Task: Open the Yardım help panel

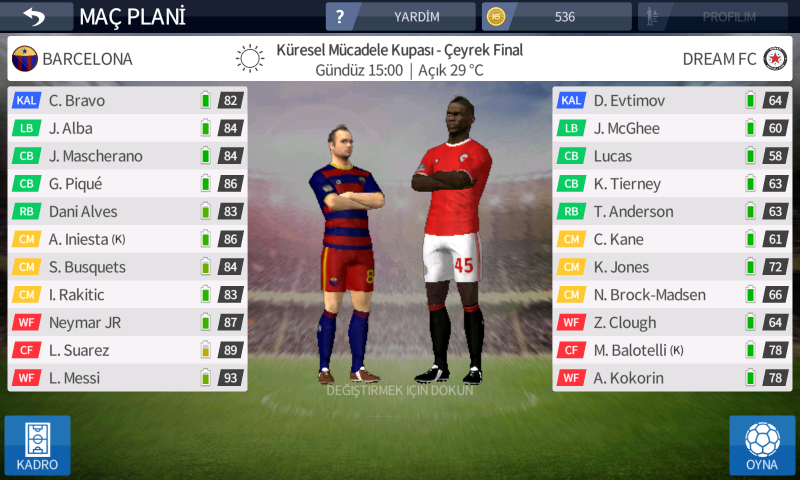Action: [x=400, y=17]
